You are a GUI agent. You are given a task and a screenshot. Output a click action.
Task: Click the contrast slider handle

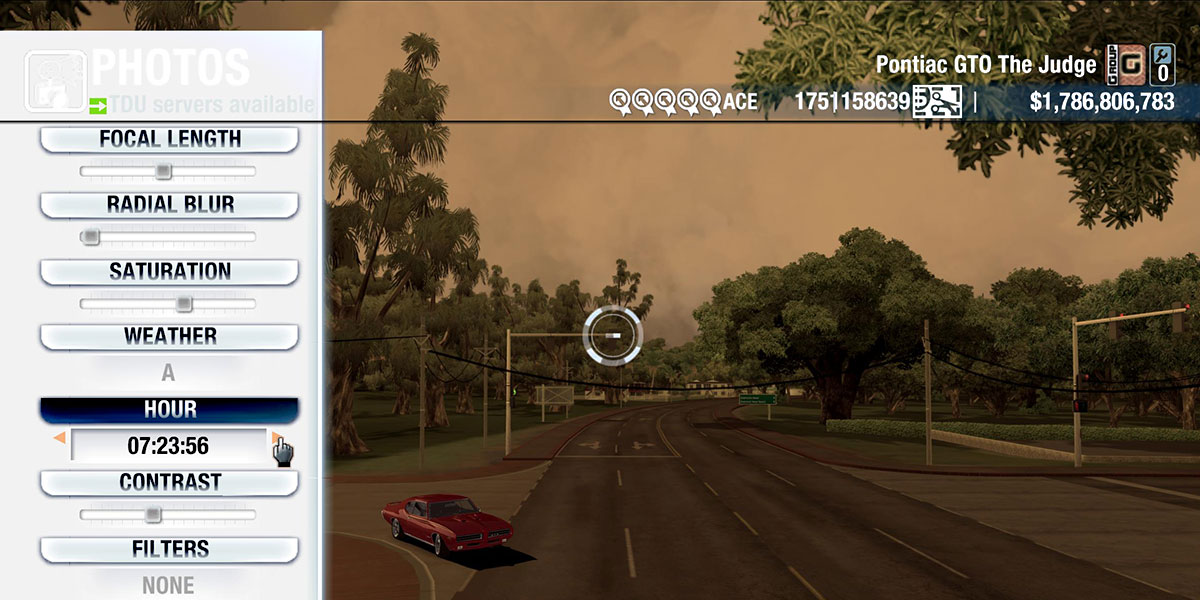(x=153, y=514)
